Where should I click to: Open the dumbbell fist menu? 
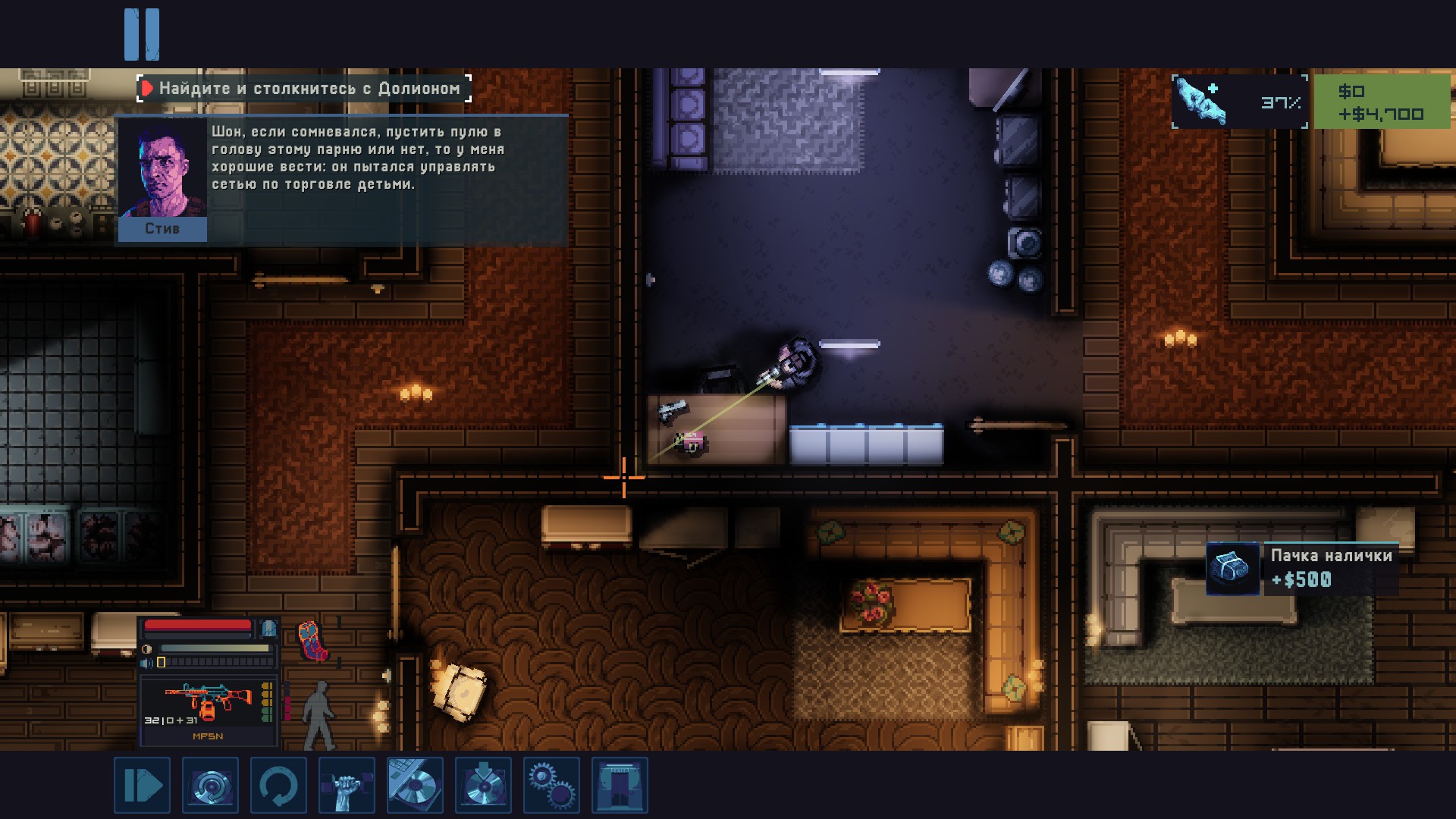pos(347,785)
